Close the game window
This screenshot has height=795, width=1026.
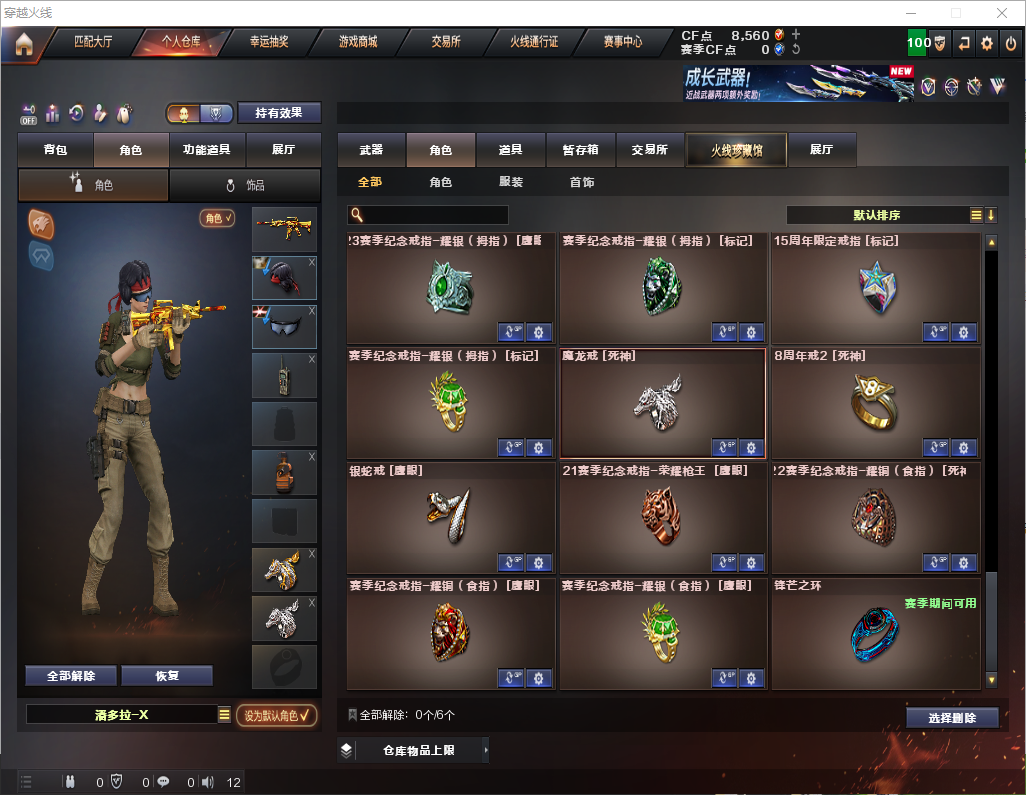[1001, 13]
